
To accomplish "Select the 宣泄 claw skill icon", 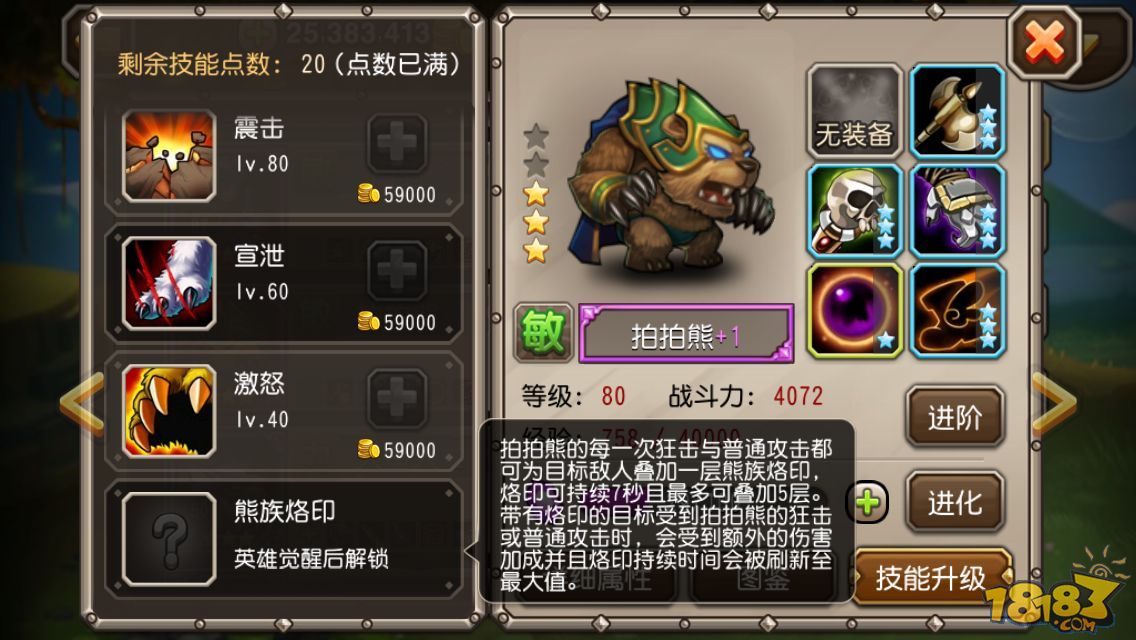I will (x=169, y=282).
